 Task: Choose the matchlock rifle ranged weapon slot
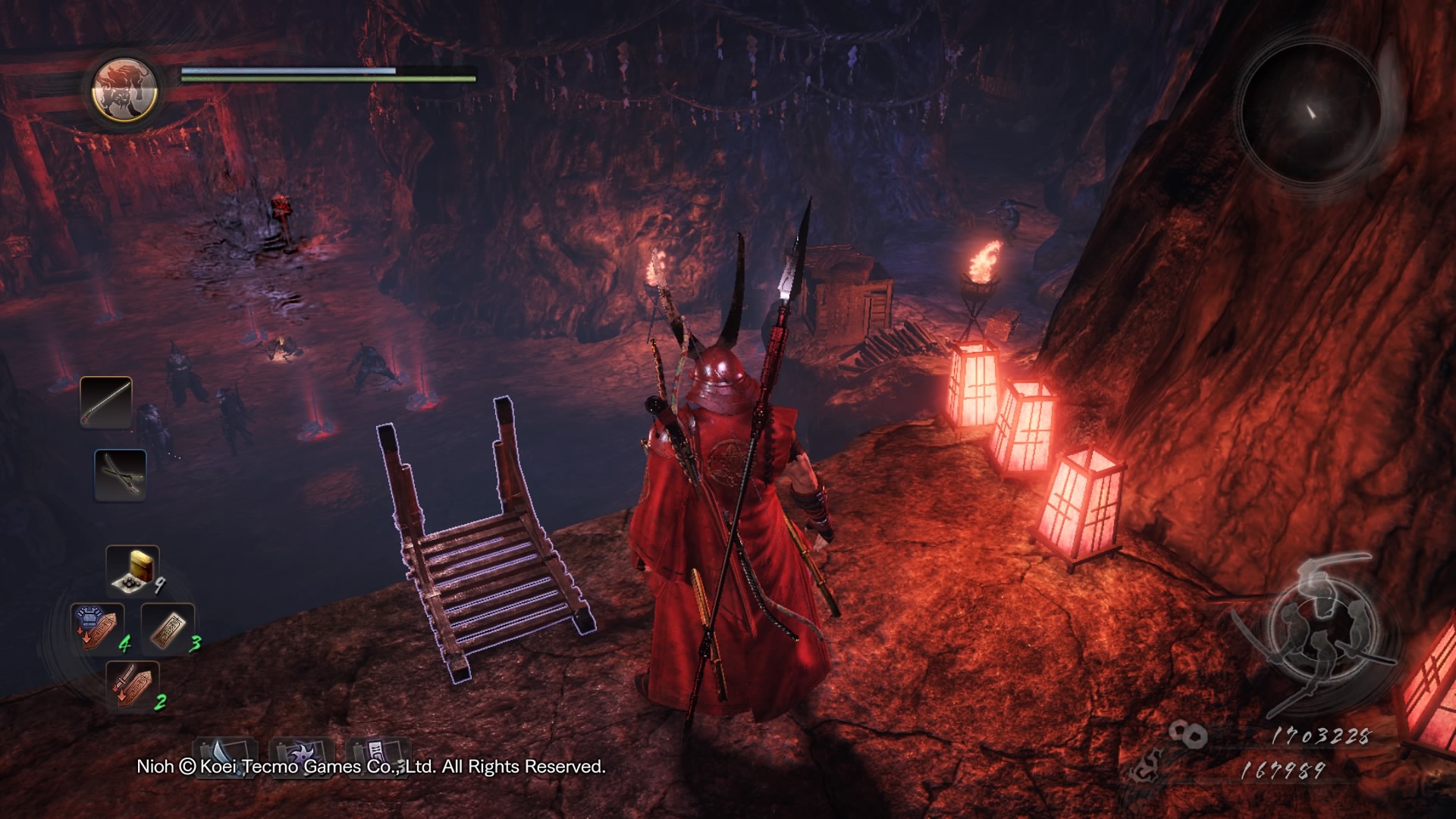pos(106,402)
